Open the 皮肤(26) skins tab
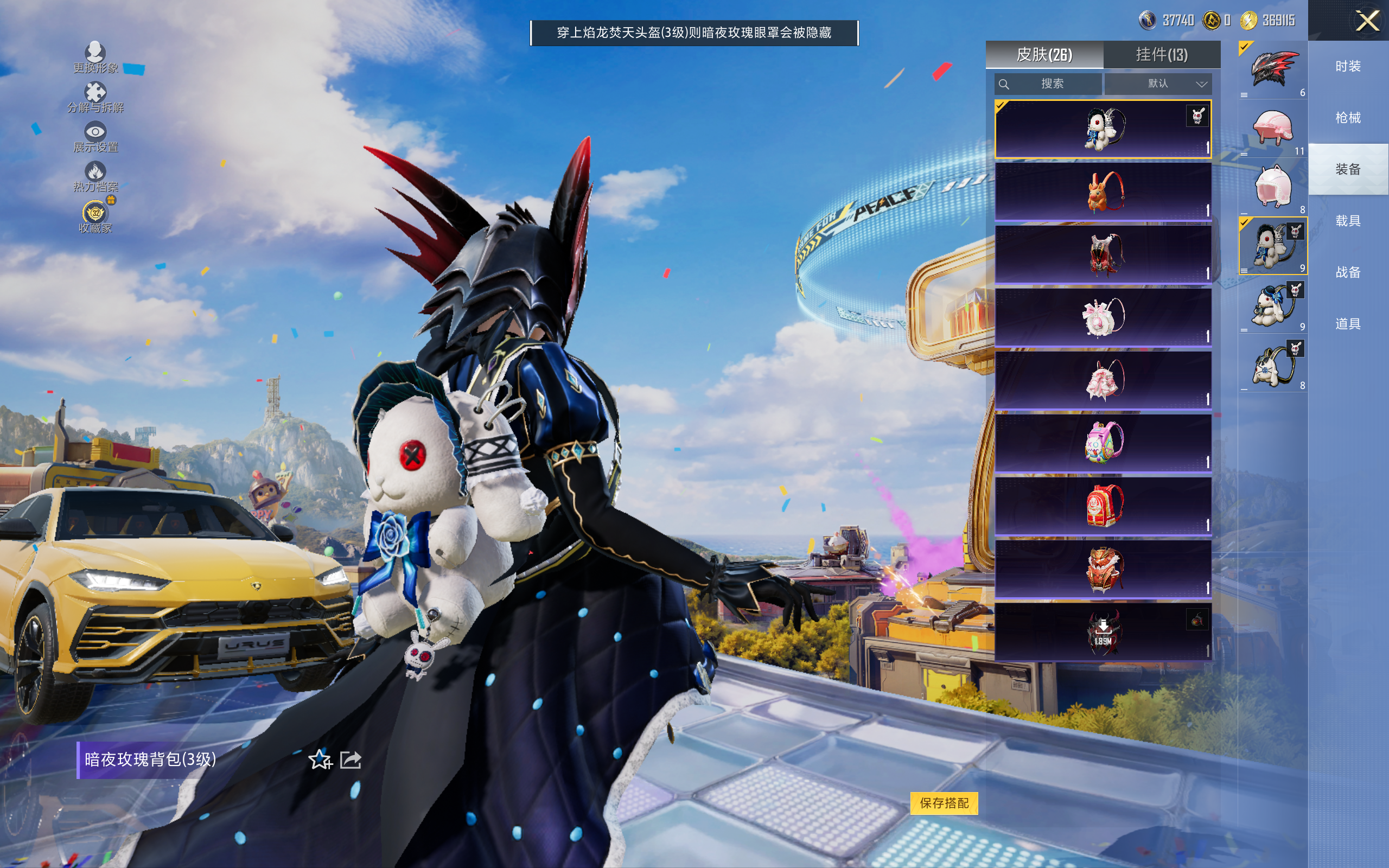1389x868 pixels. pyautogui.click(x=1044, y=55)
